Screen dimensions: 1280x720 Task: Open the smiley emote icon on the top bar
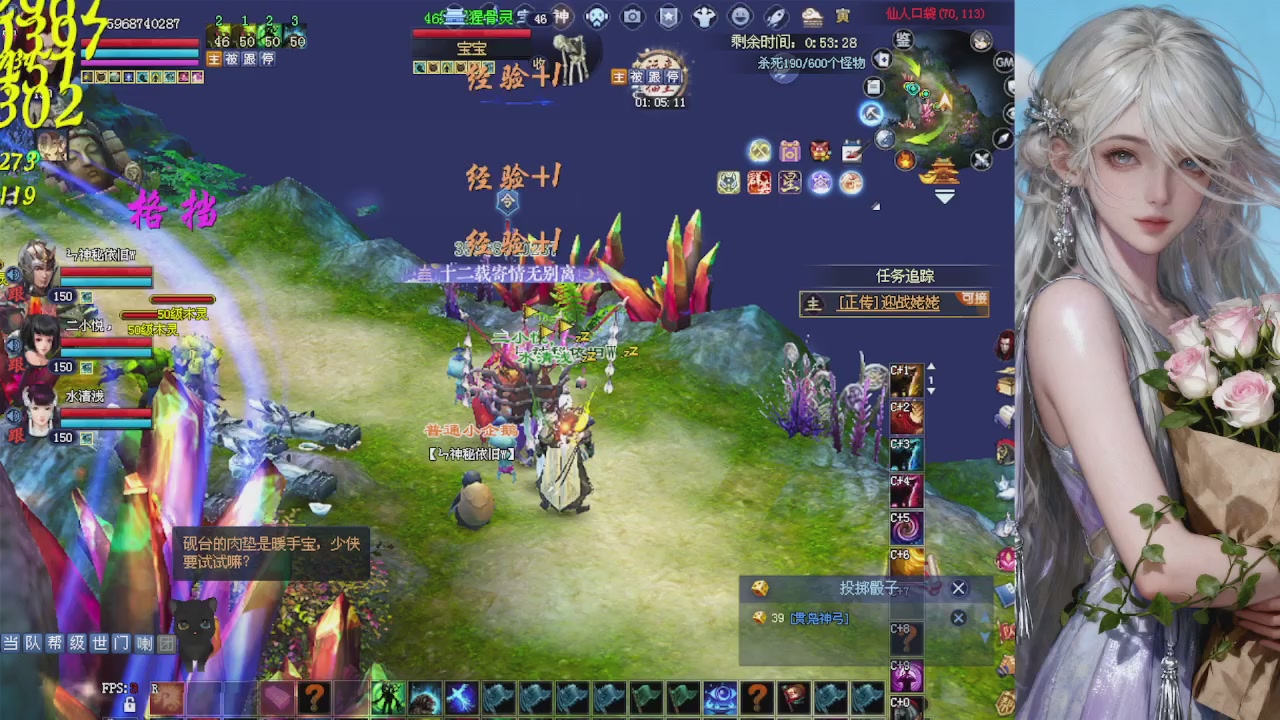click(738, 16)
